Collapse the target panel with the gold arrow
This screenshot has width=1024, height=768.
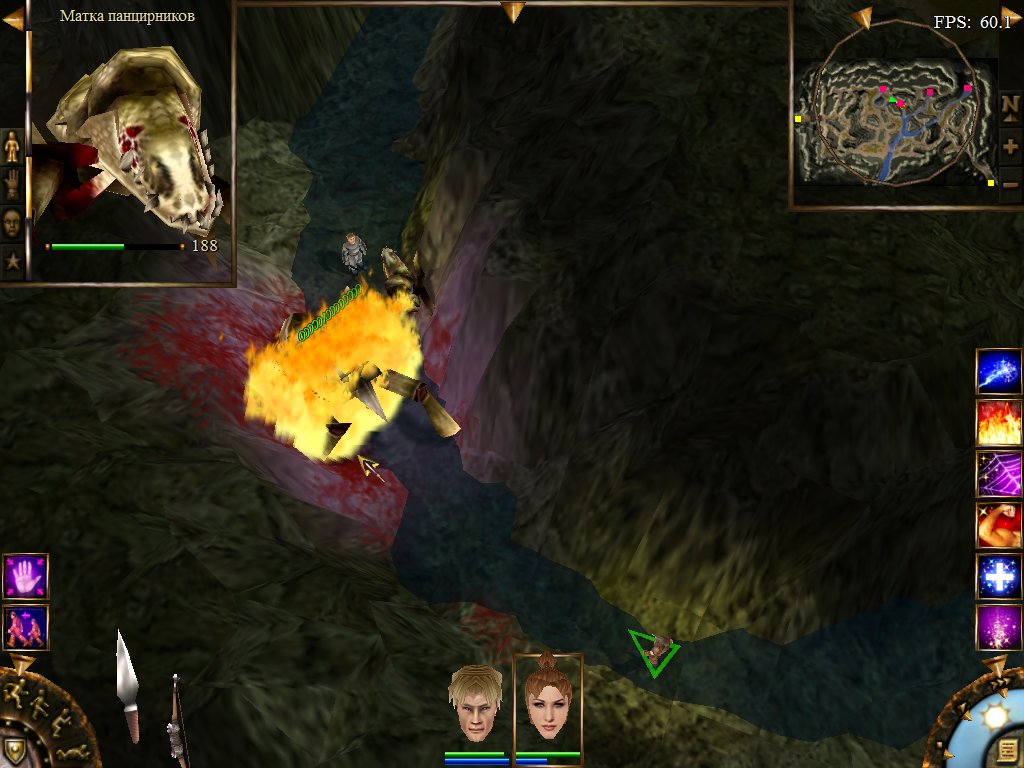click(x=13, y=19)
